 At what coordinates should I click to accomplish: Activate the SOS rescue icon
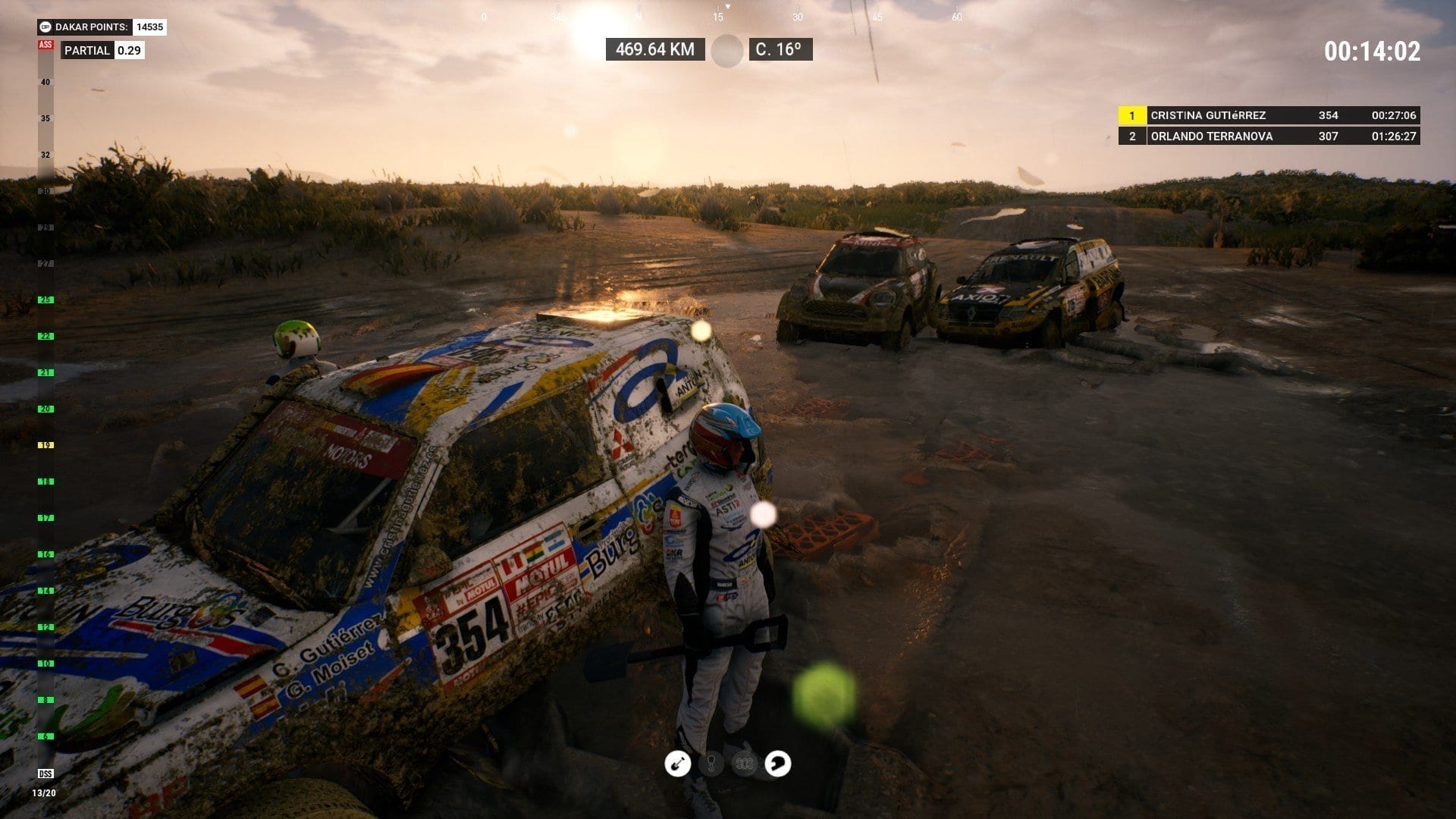tap(744, 764)
